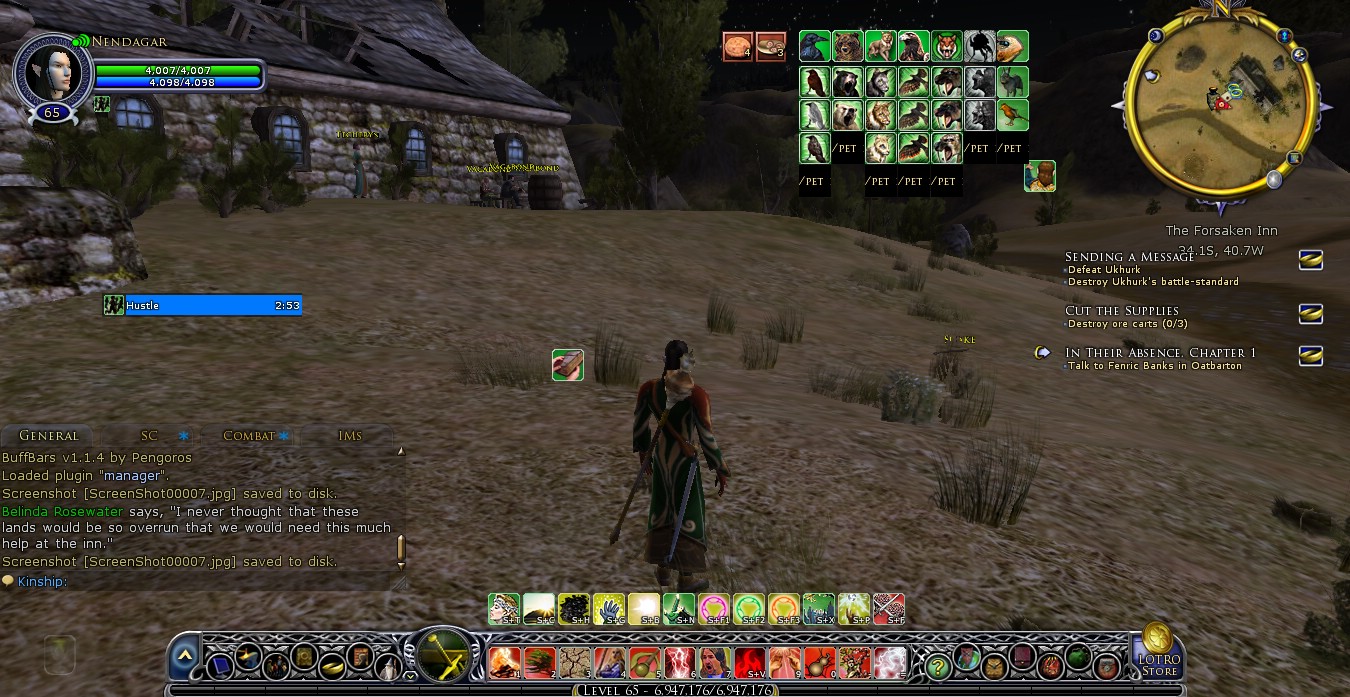Use the round bread food item
Image resolution: width=1350 pixels, height=697 pixels.
click(738, 46)
